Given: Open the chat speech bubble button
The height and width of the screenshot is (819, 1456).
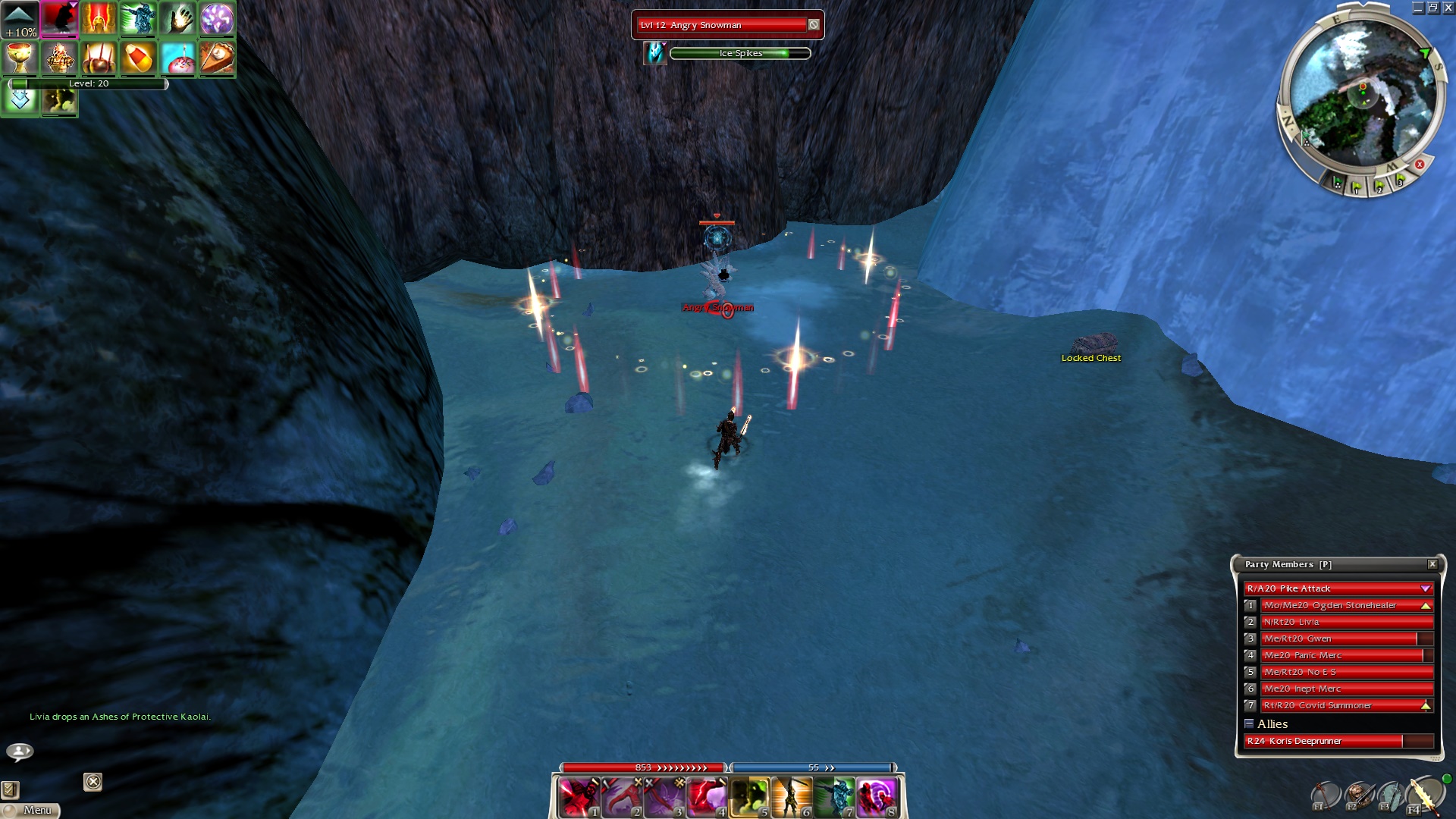Looking at the screenshot, I should point(20,752).
